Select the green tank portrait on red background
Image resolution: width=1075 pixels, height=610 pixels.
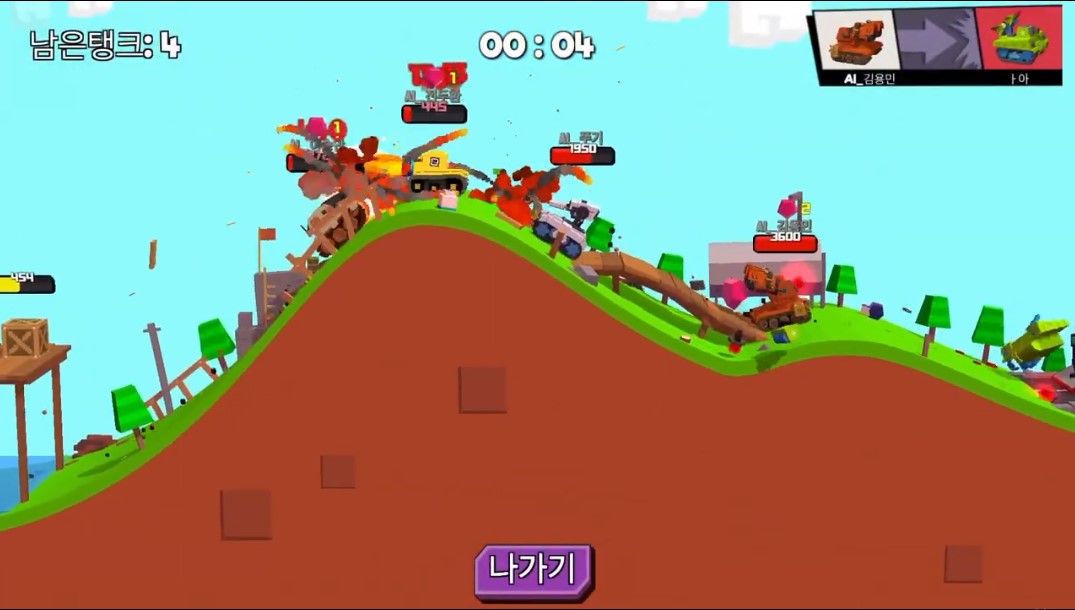pos(1019,39)
